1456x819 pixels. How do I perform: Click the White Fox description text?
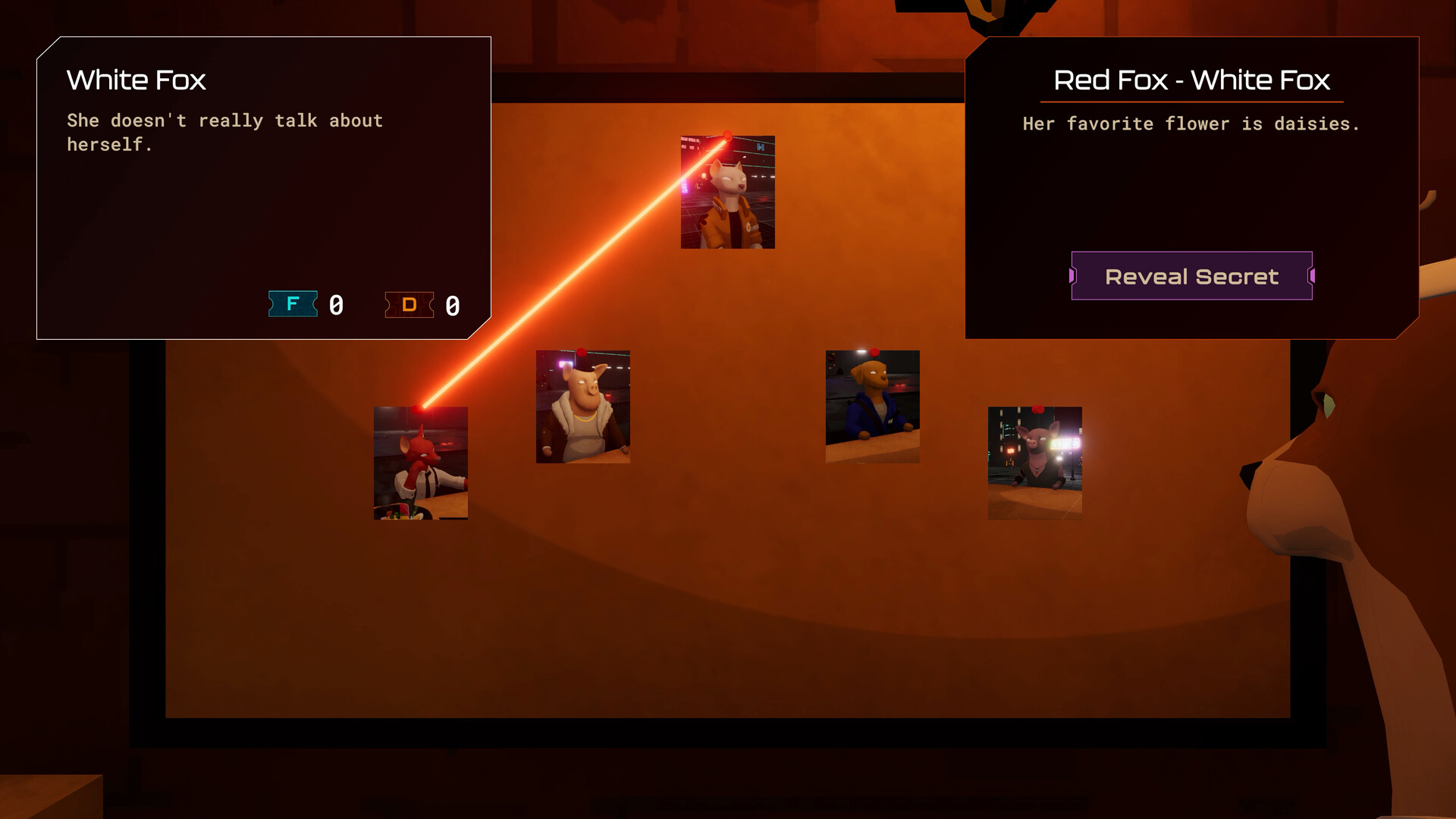(225, 133)
